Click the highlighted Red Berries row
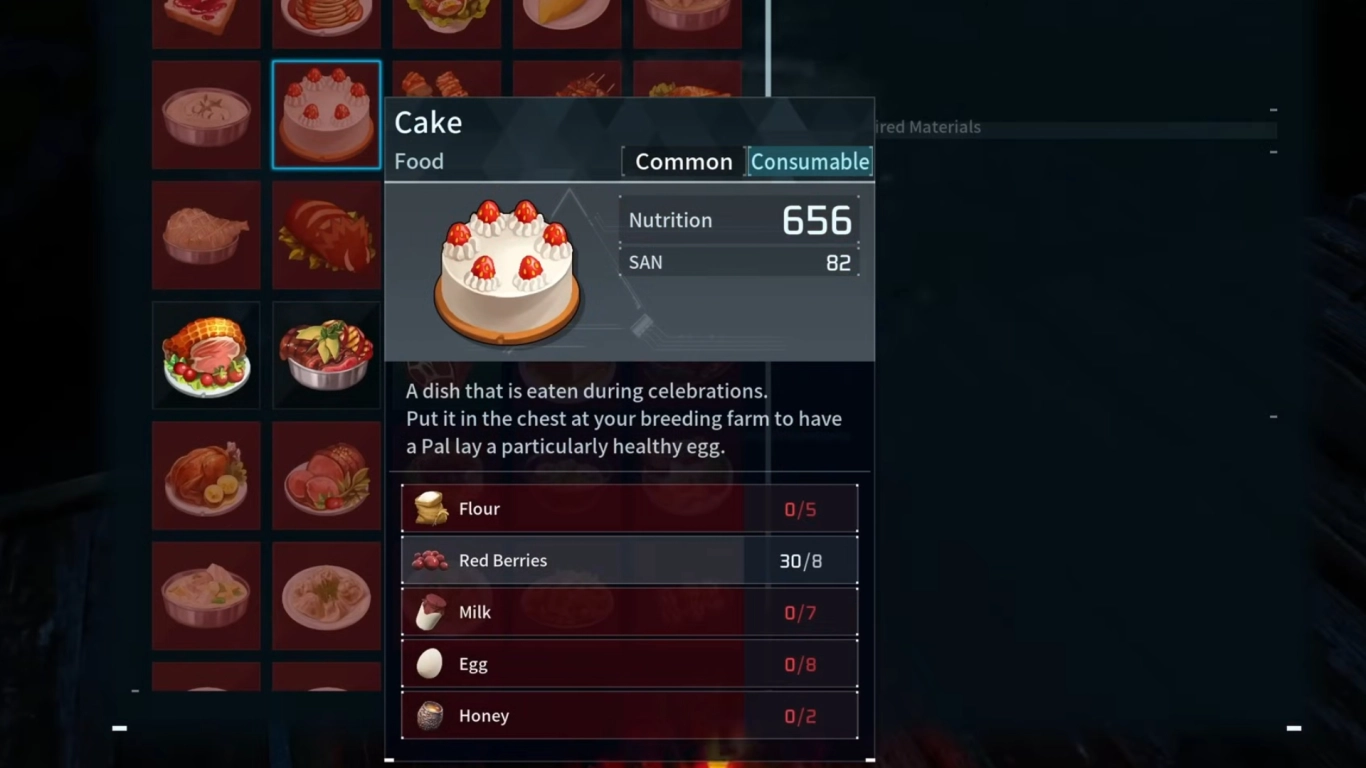1366x768 pixels. (x=630, y=560)
